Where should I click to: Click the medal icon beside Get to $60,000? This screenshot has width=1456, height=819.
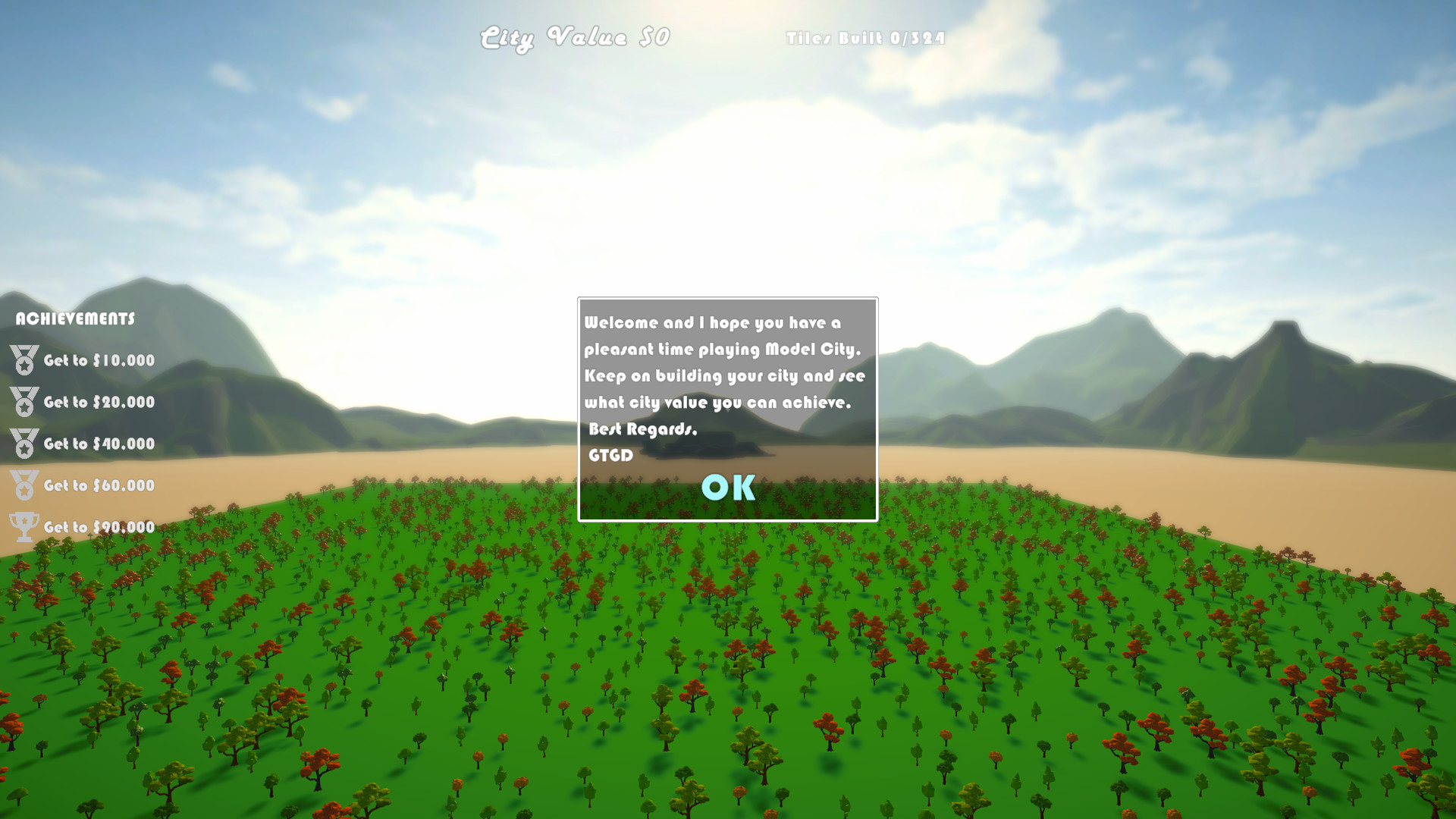(x=23, y=486)
